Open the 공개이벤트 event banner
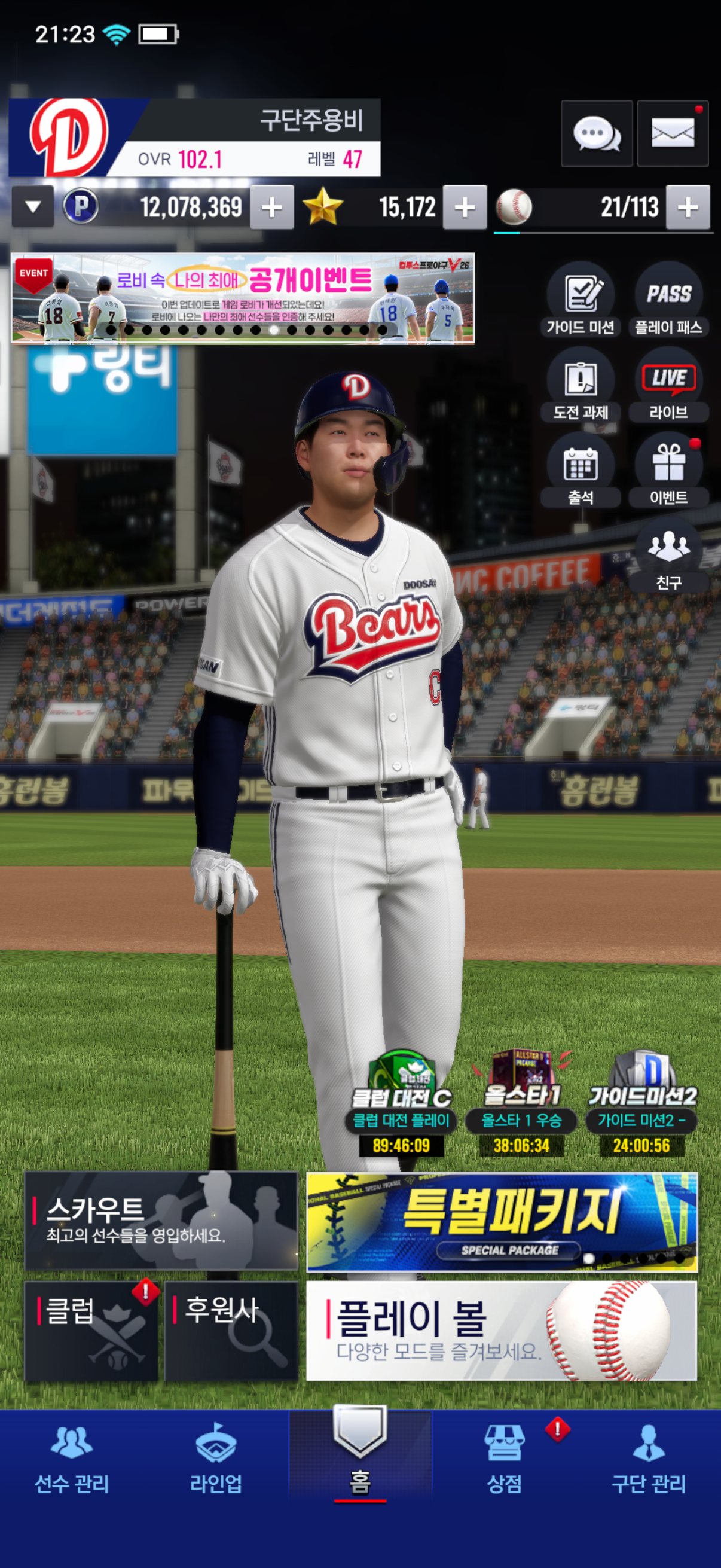721x1568 pixels. click(x=243, y=298)
